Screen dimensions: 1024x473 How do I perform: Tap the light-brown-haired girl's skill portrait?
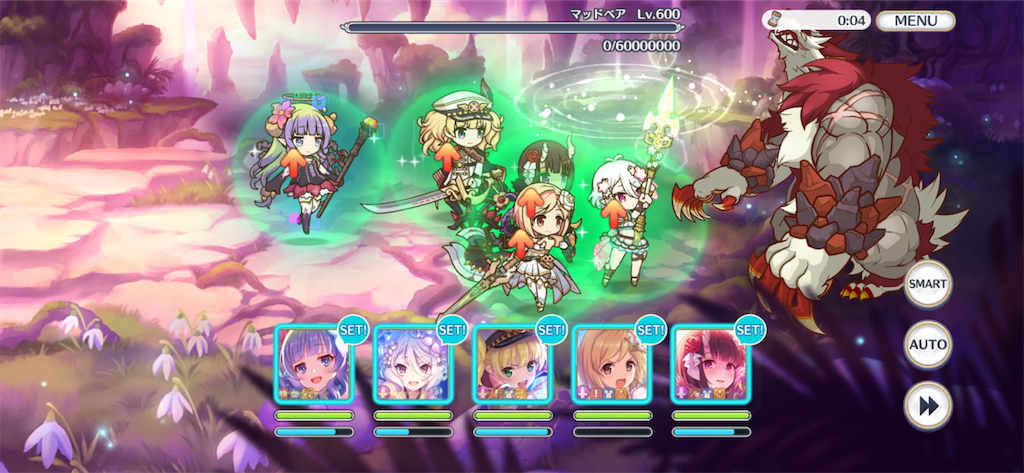click(x=610, y=364)
